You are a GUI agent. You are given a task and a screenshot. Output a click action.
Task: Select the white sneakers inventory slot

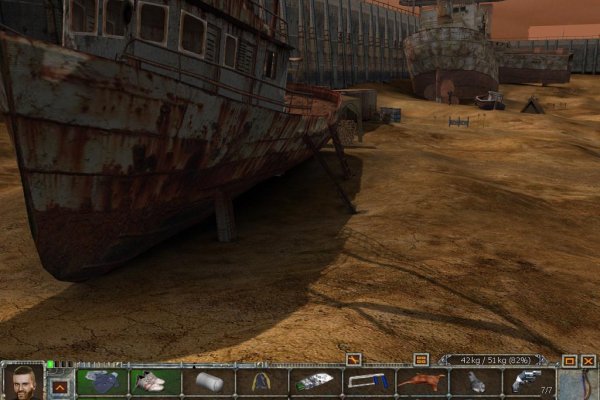(x=155, y=381)
